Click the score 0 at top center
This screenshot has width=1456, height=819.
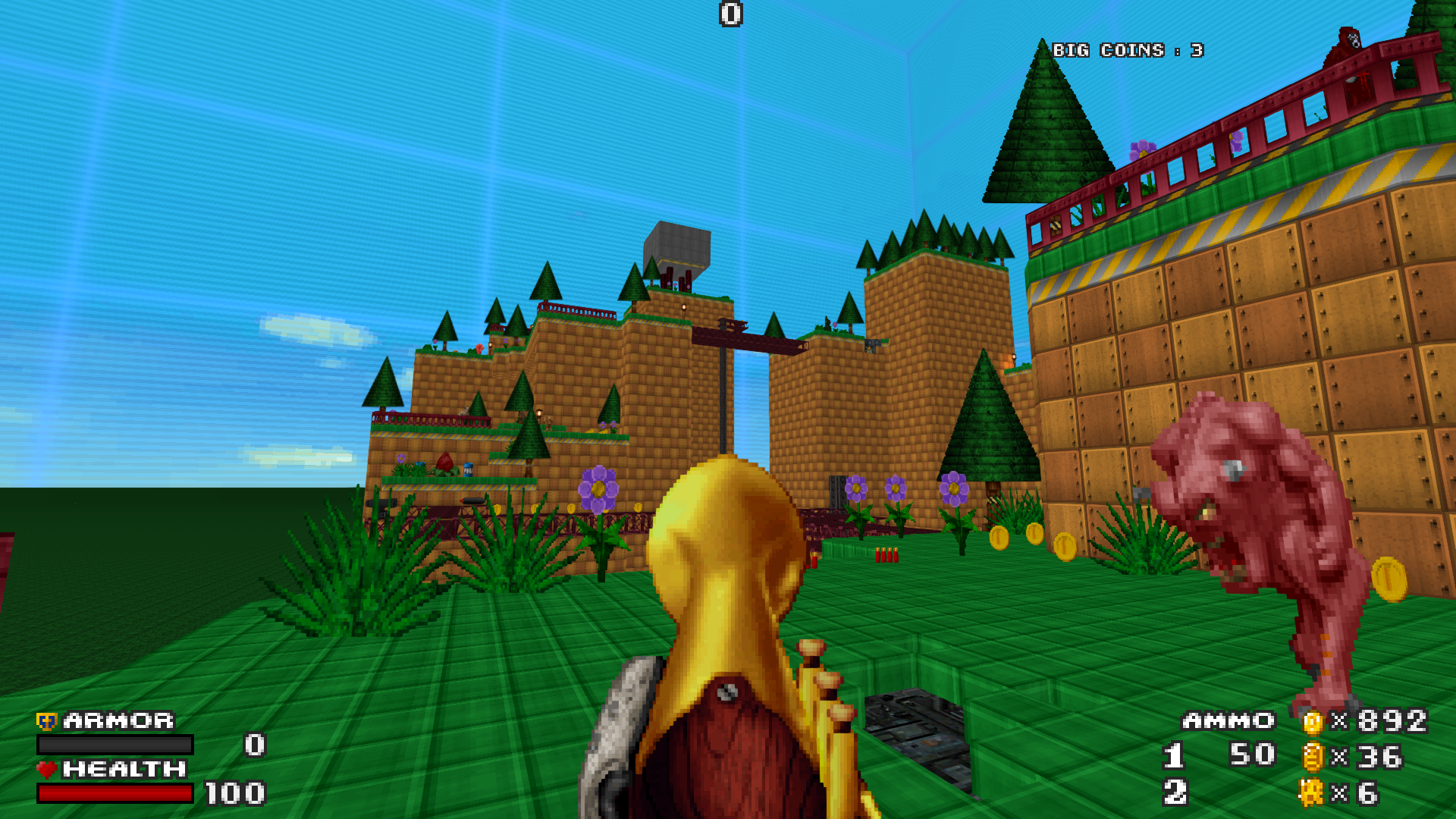click(730, 15)
